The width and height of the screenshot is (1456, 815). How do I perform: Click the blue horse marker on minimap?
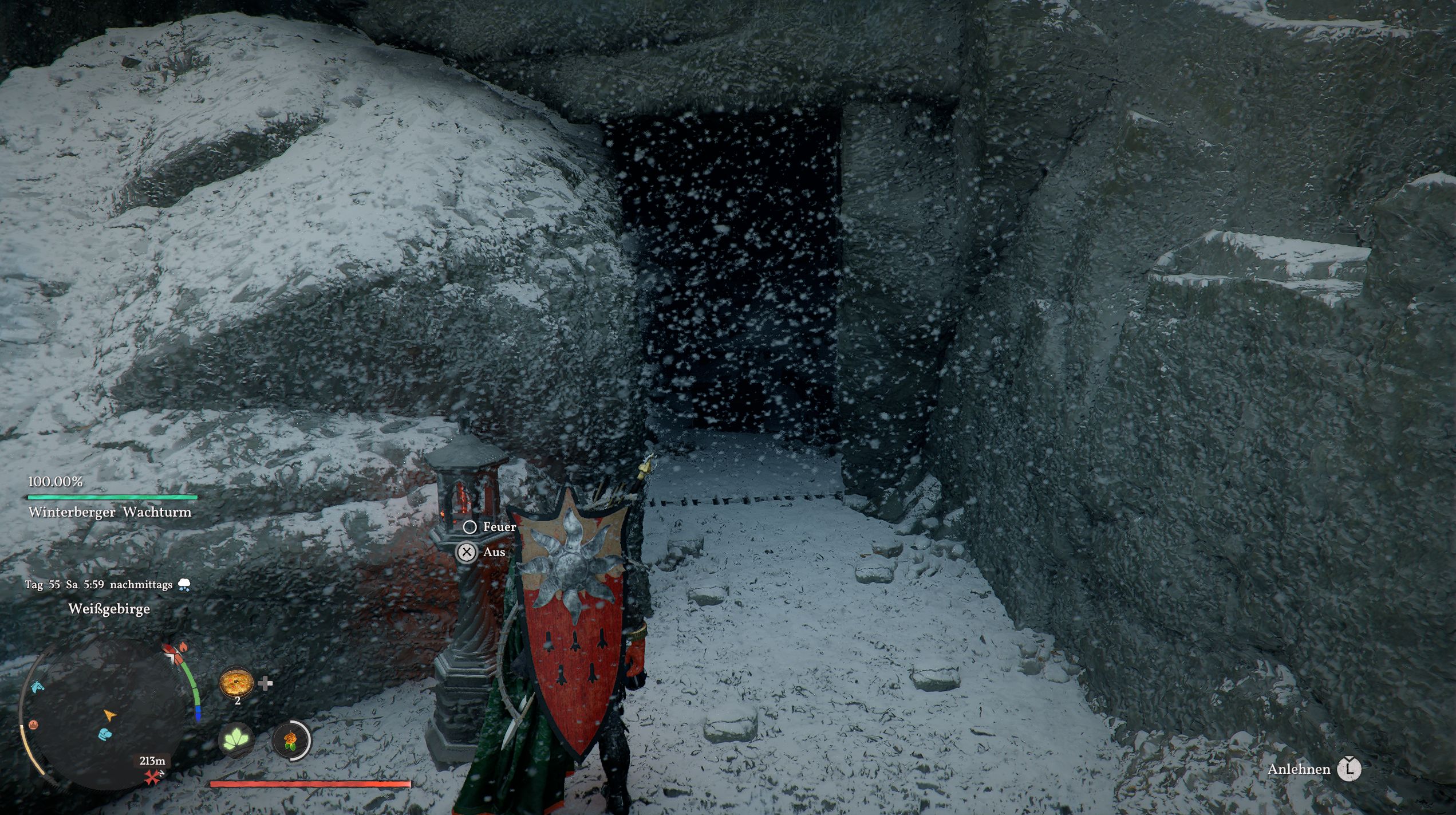[x=37, y=687]
